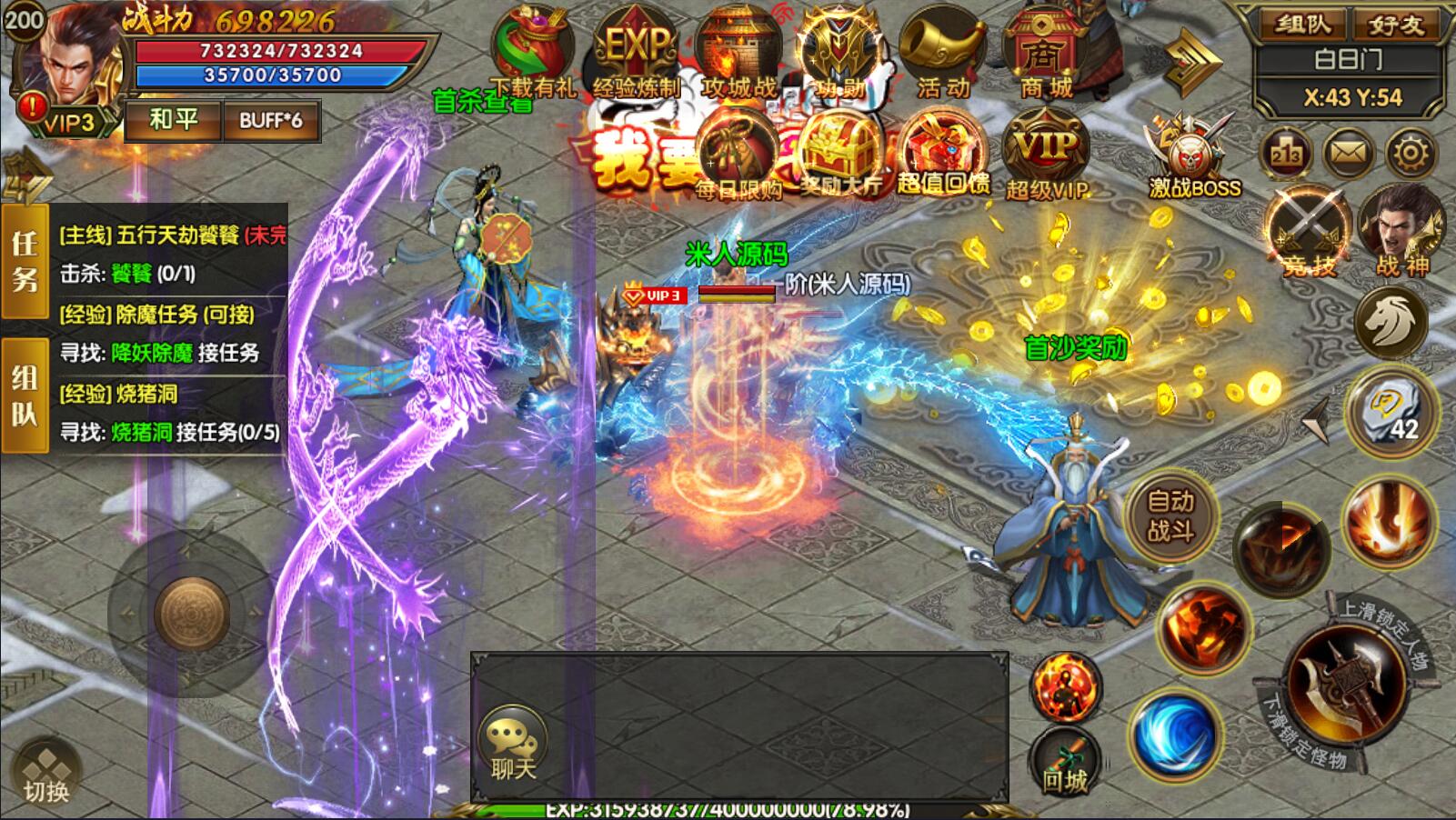Screen dimensions: 1456x820
Task: Open the mail envelope icon
Action: coord(1349,155)
